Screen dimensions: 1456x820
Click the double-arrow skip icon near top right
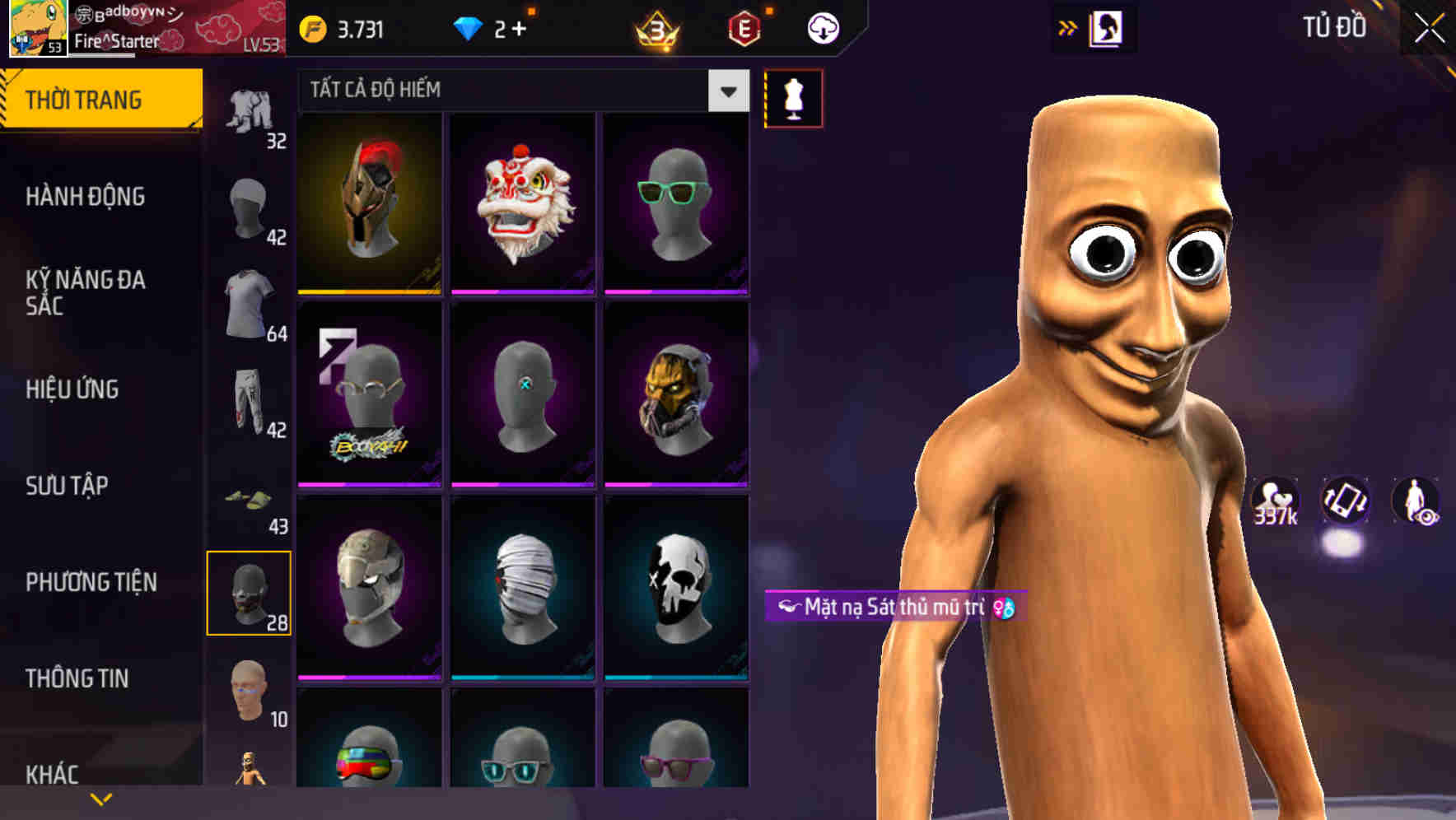1068,26
